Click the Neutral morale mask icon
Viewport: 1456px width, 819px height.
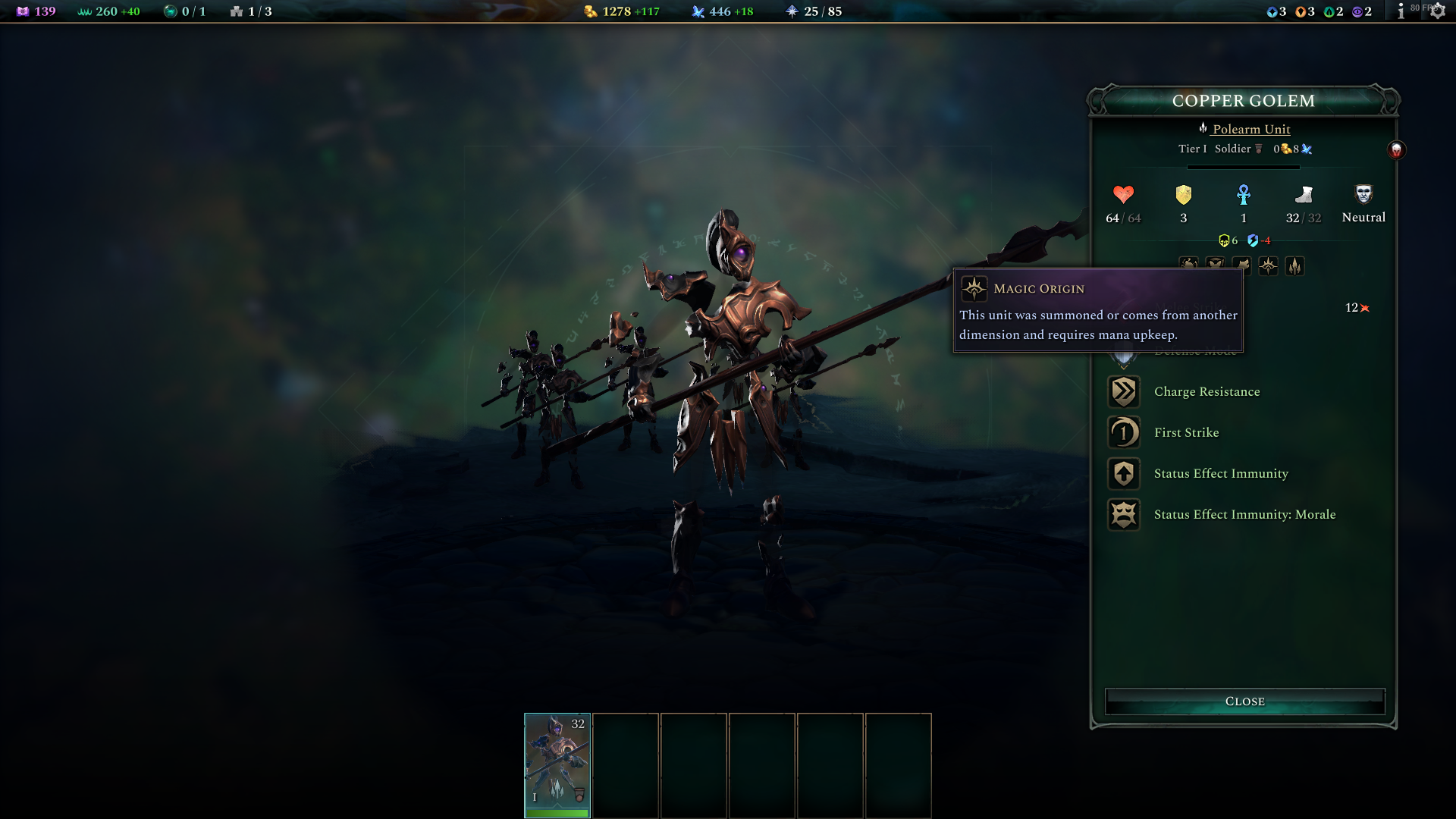[x=1363, y=196]
